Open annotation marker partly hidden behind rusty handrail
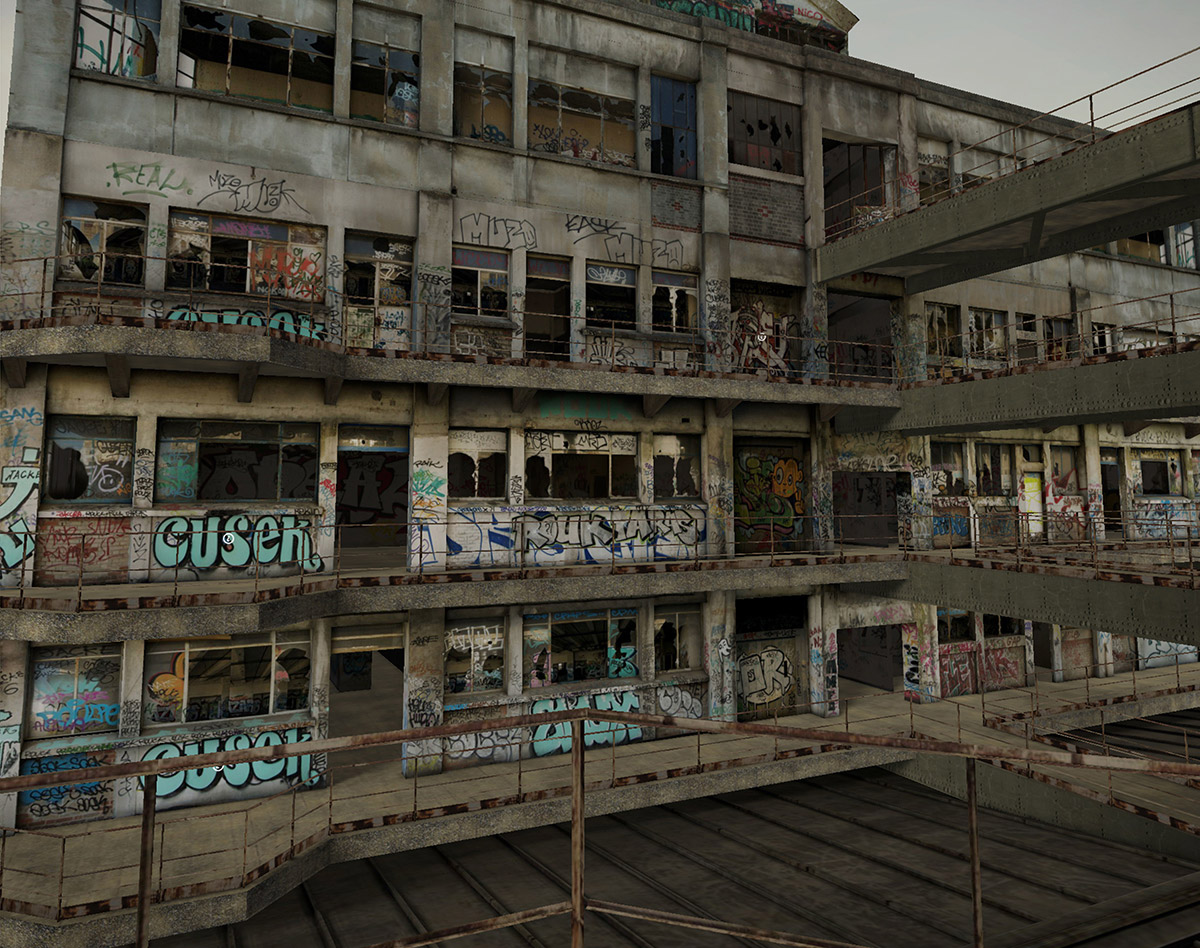 pyautogui.click(x=219, y=767)
